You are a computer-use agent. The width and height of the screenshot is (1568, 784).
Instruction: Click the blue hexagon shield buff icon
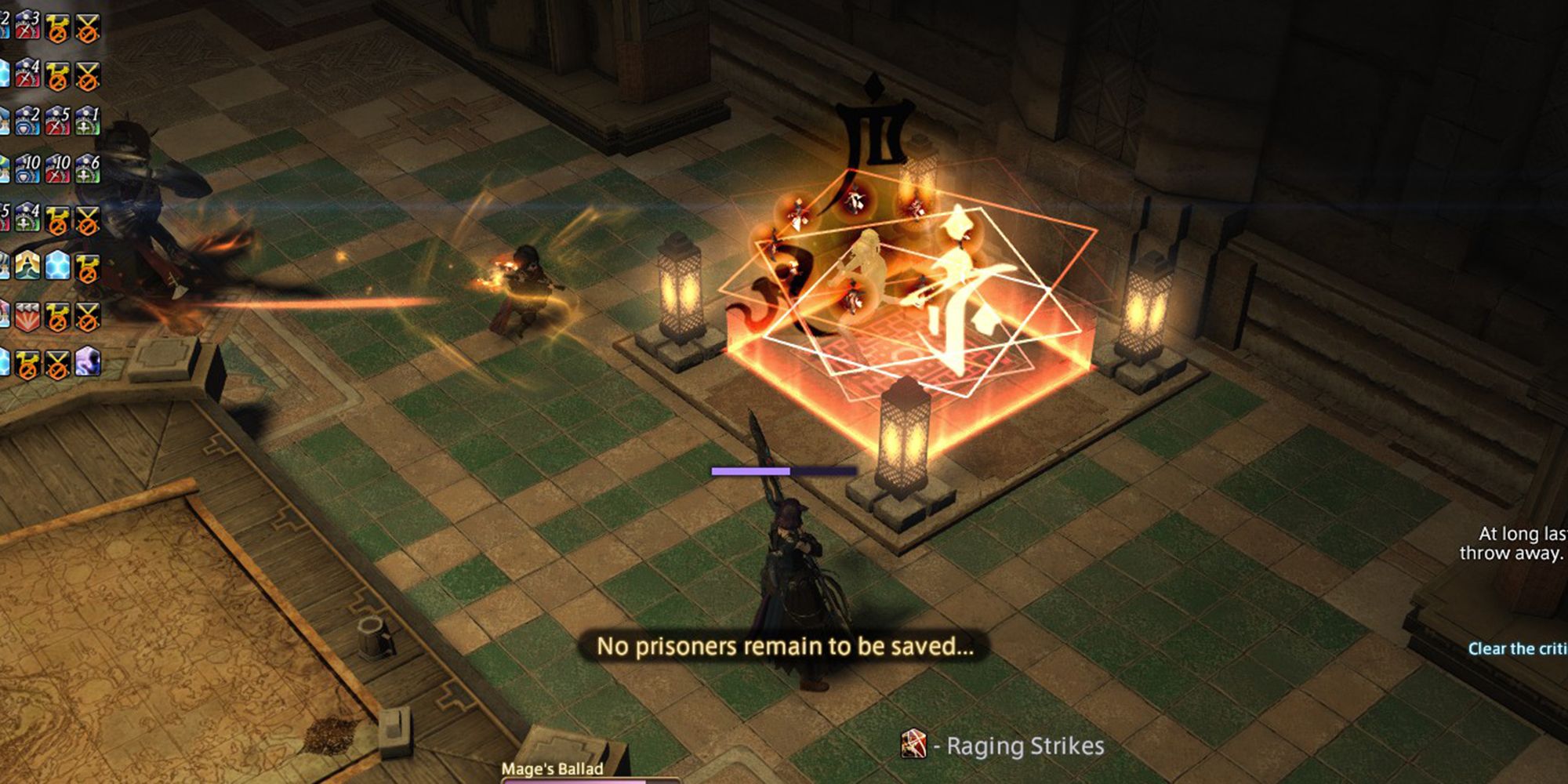pyautogui.click(x=58, y=266)
